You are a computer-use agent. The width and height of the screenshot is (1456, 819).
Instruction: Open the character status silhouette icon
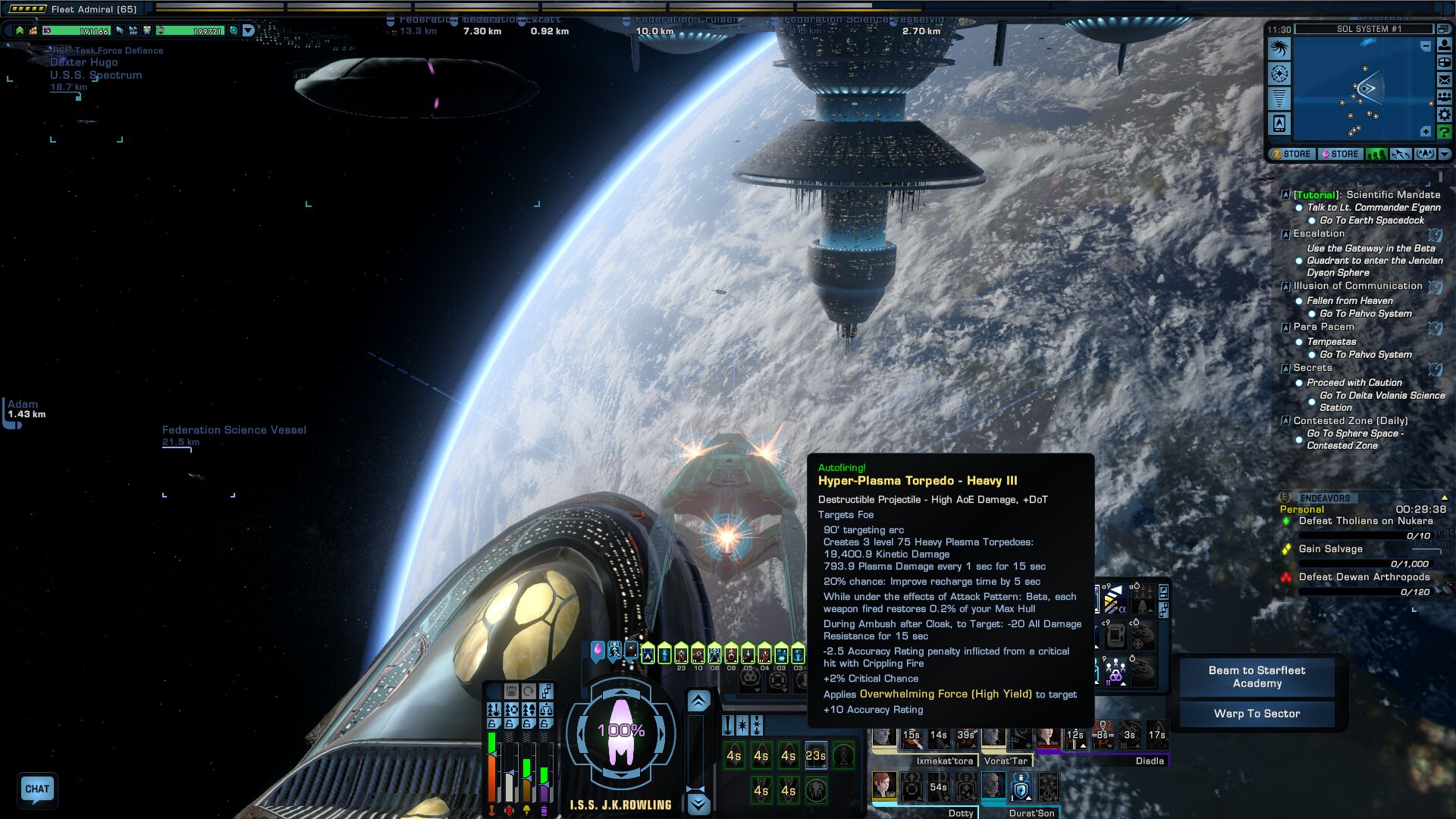1445,45
